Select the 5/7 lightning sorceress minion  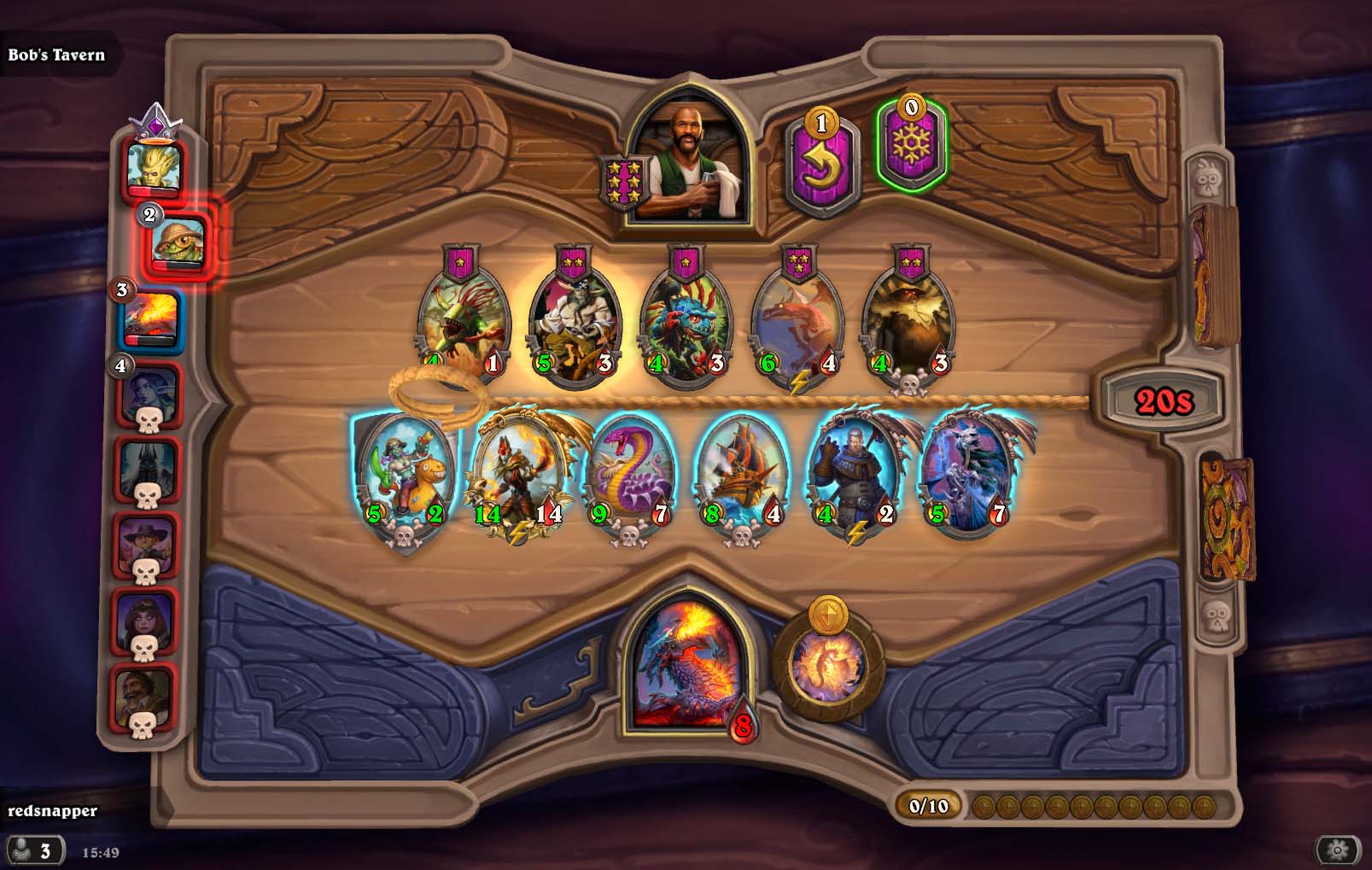click(969, 474)
